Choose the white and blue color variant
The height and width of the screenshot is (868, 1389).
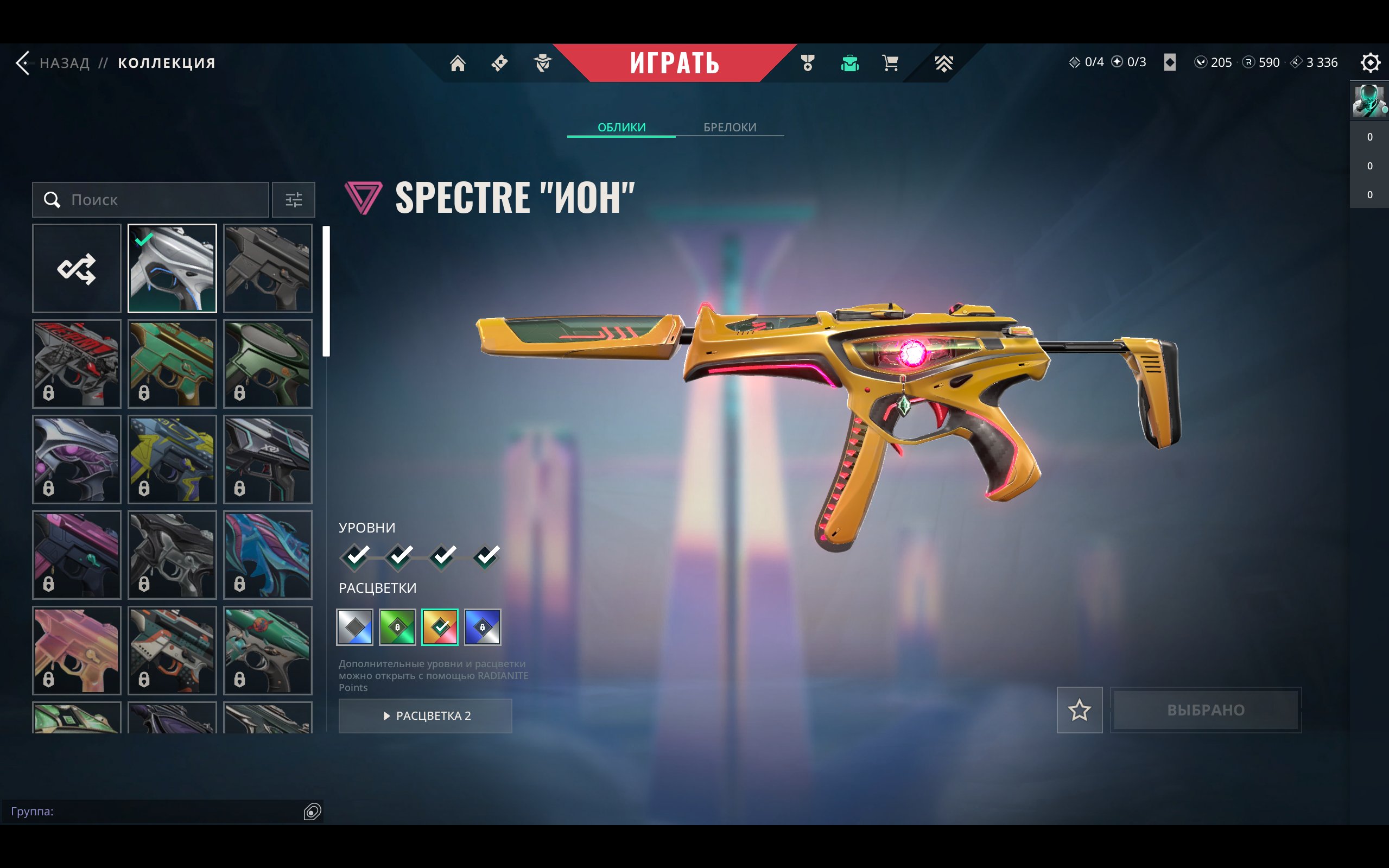pyautogui.click(x=354, y=627)
